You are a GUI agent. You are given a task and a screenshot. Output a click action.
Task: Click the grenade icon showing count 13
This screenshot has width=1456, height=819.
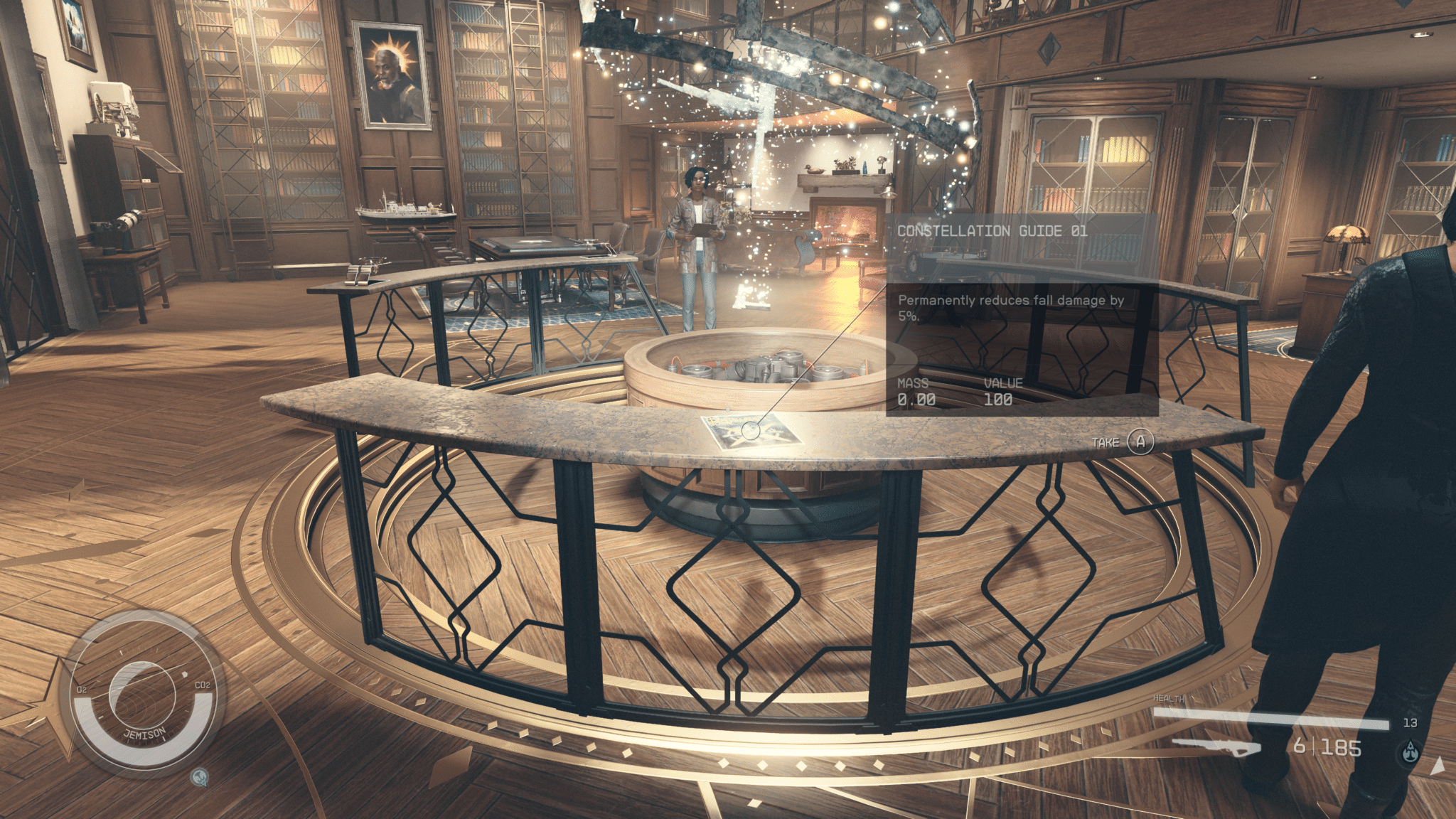pyautogui.click(x=1411, y=722)
